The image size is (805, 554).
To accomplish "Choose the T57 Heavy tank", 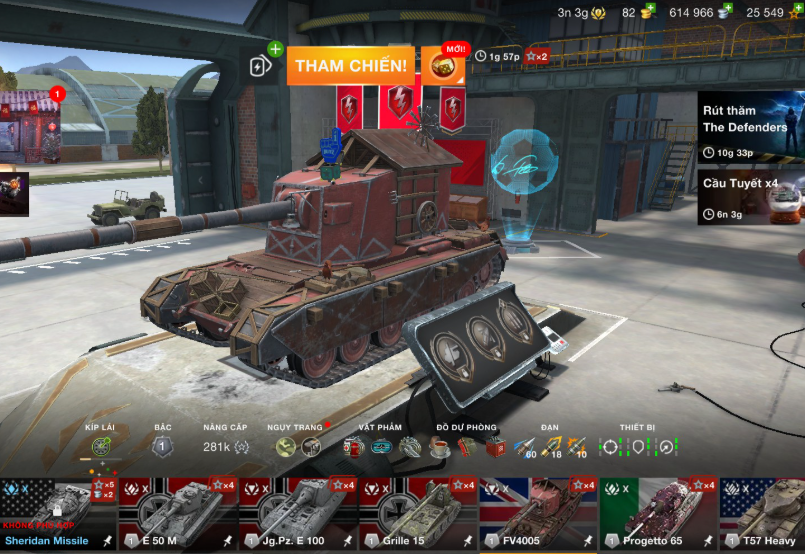I will point(765,514).
